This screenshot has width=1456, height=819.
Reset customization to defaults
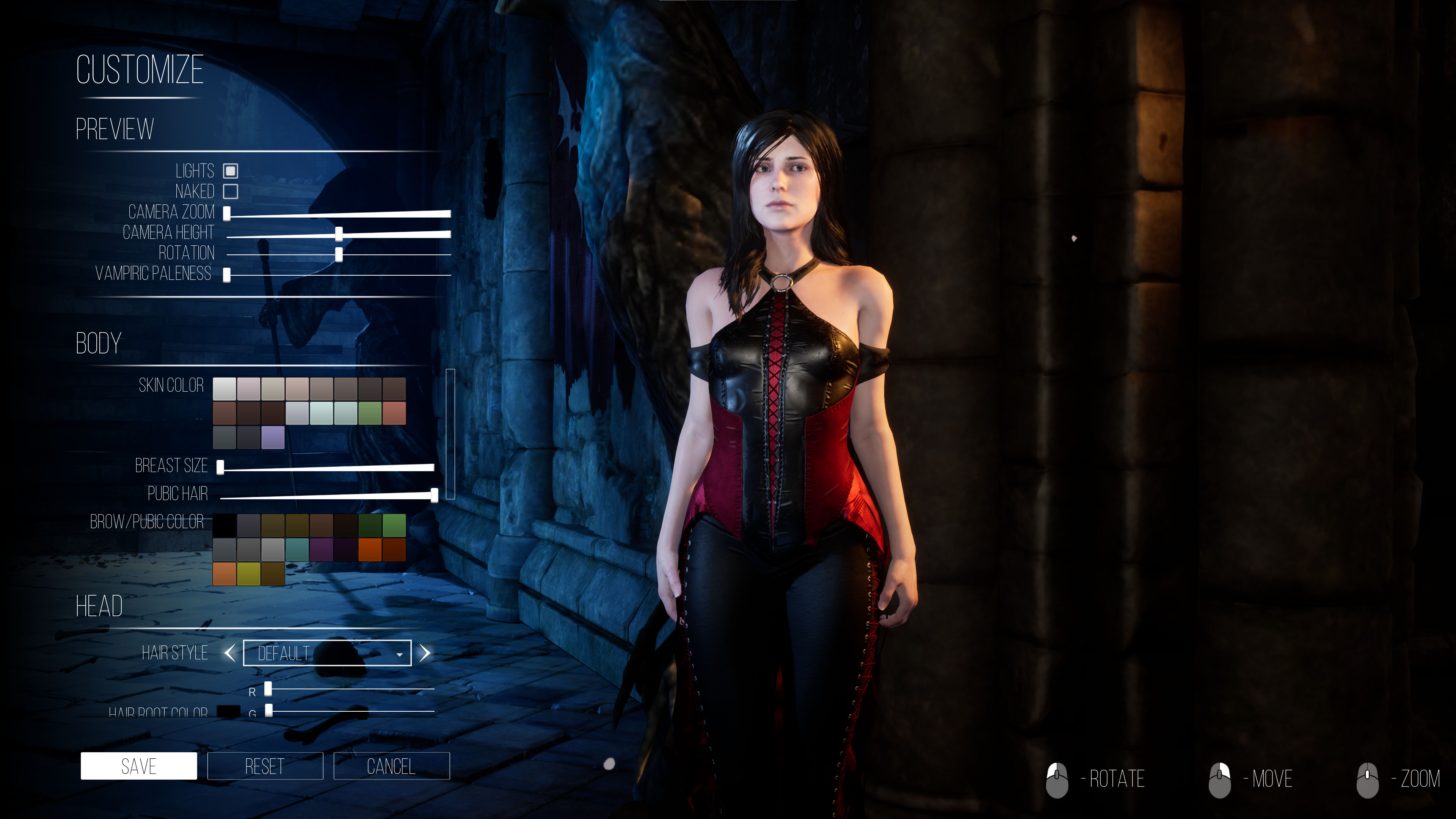coord(265,766)
